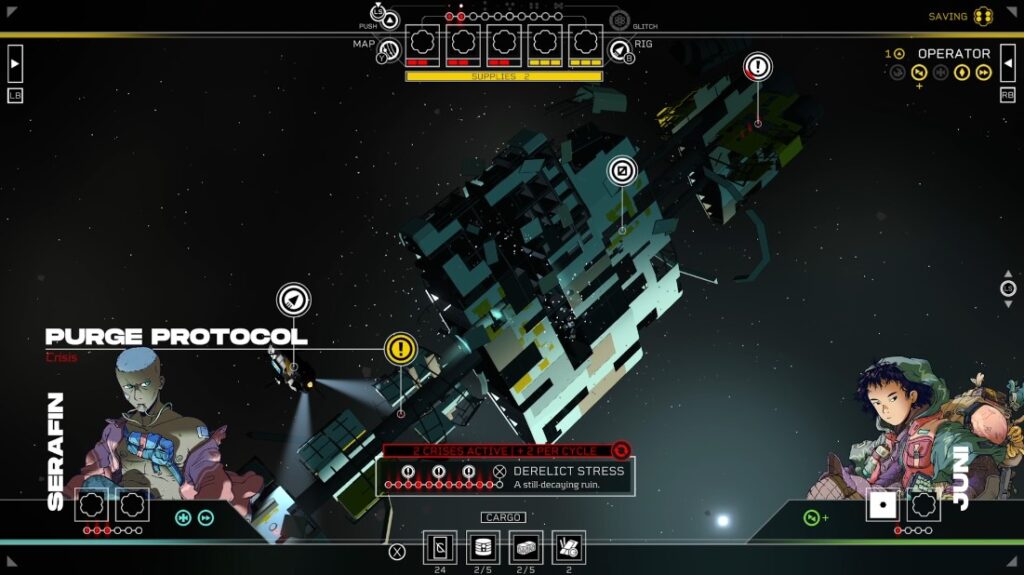Select the ship marker above the Purge Protocol title
The height and width of the screenshot is (575, 1024).
point(294,299)
